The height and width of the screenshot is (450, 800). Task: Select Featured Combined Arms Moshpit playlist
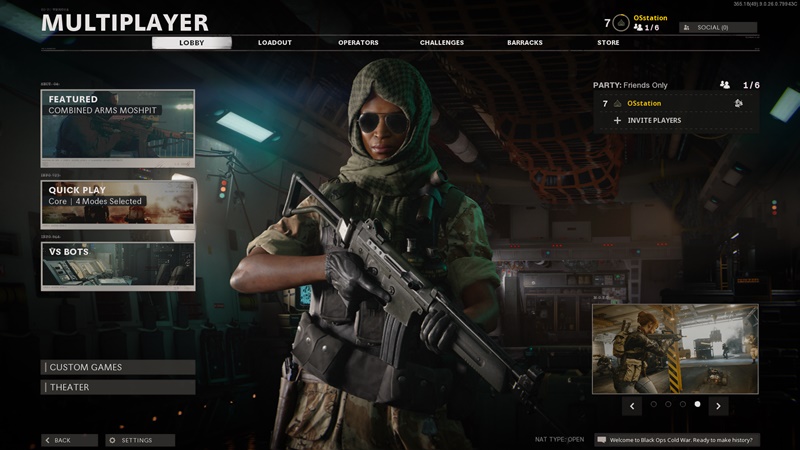coord(118,128)
